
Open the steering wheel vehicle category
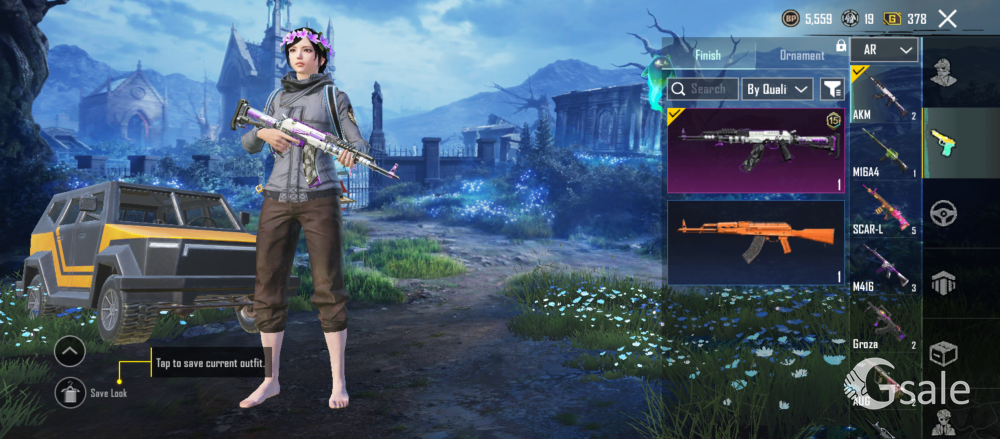944,213
